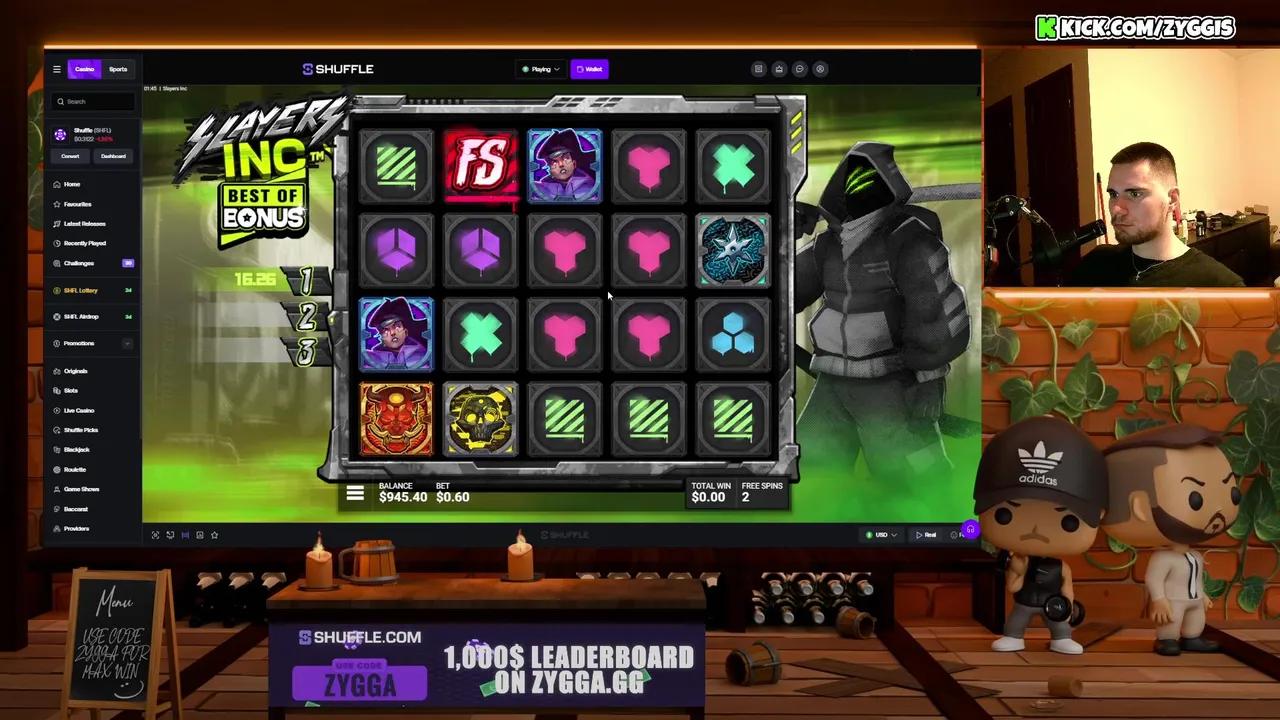Favorite Slayers Inc using the star icon
1280x720 pixels.
tap(214, 534)
